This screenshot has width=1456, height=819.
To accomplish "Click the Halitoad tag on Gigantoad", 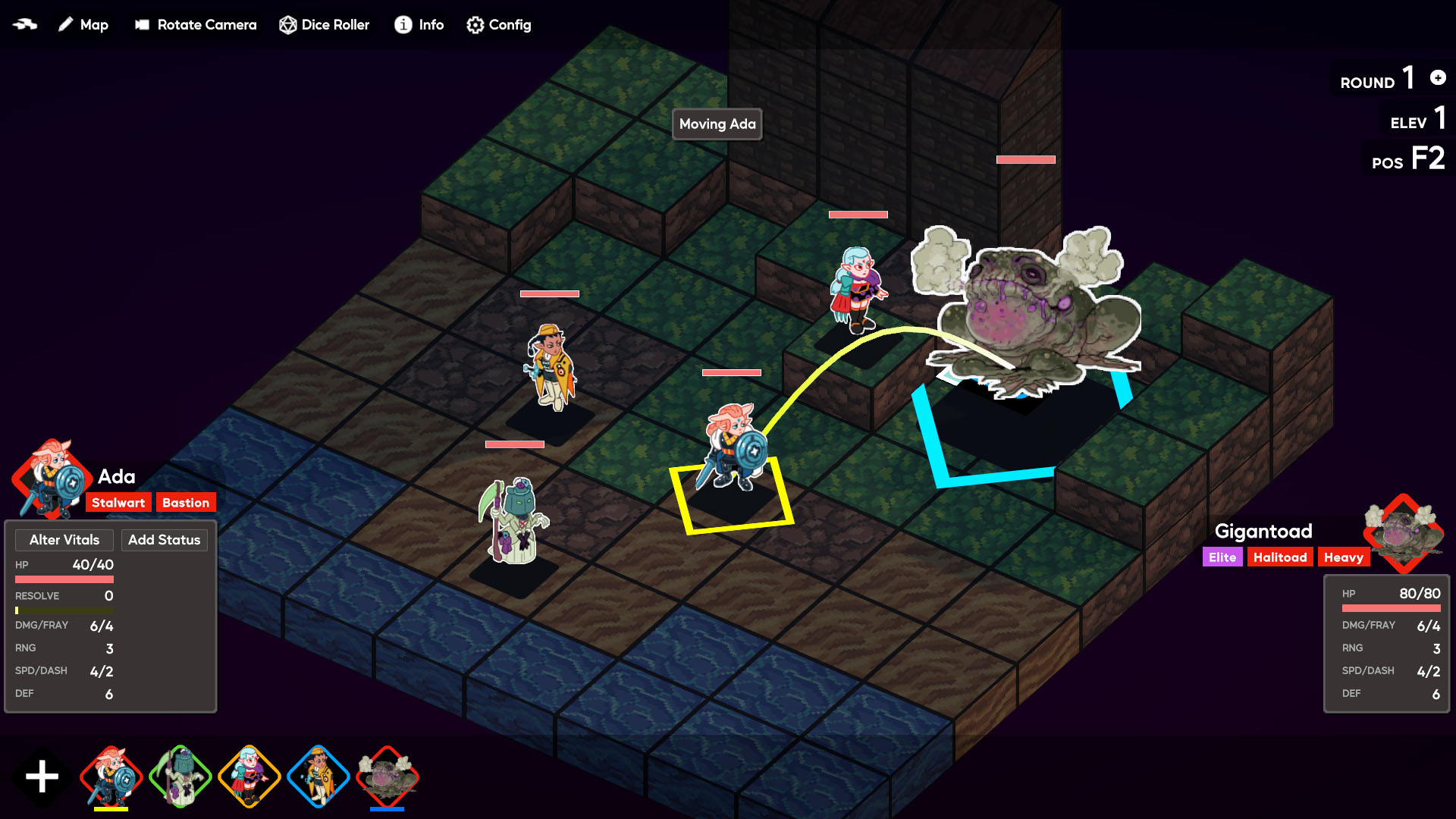I will [1280, 557].
